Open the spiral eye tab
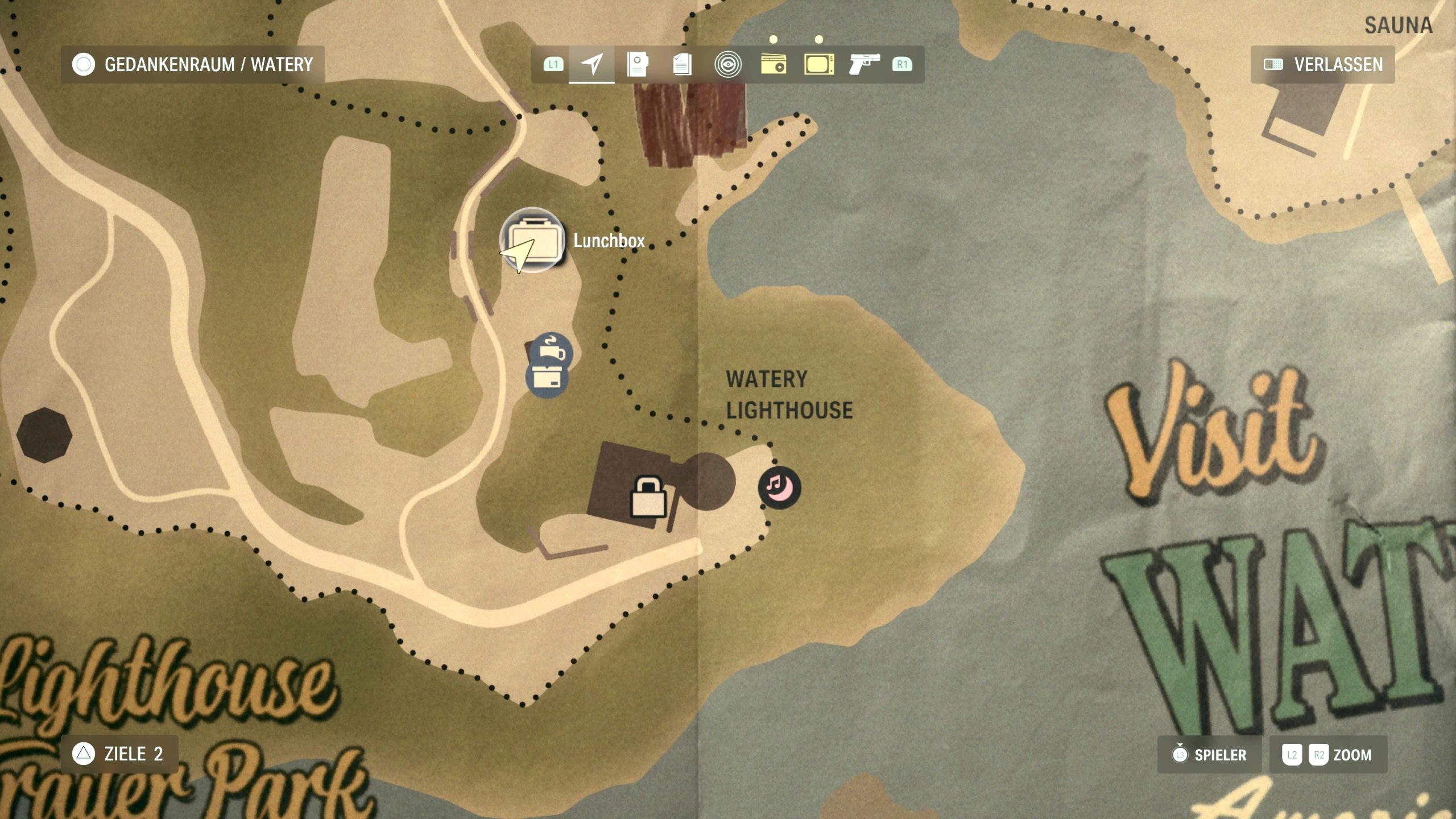 tap(728, 64)
